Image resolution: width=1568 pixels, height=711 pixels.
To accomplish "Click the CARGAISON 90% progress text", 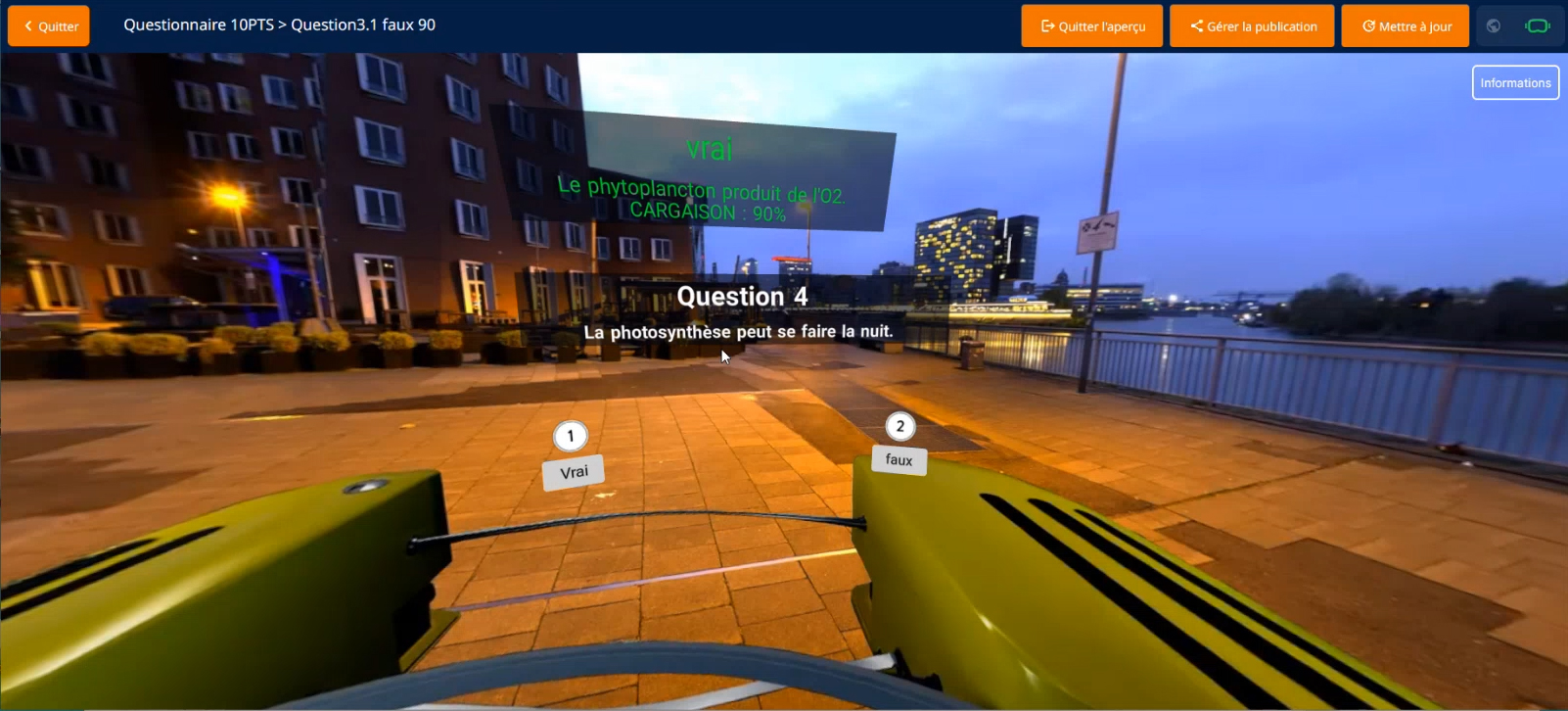I will pos(709,211).
